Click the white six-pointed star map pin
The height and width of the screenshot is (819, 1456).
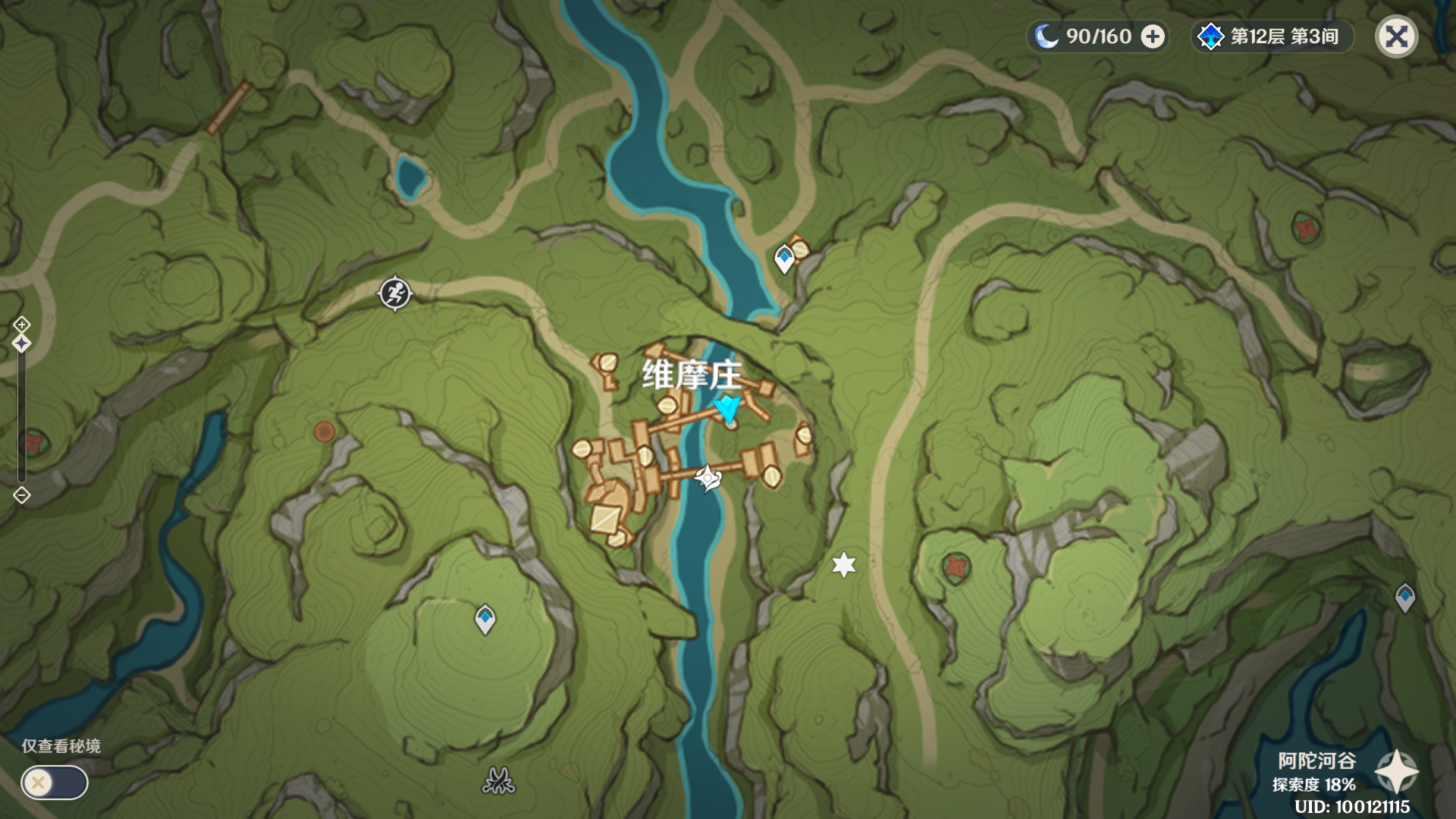tap(843, 565)
